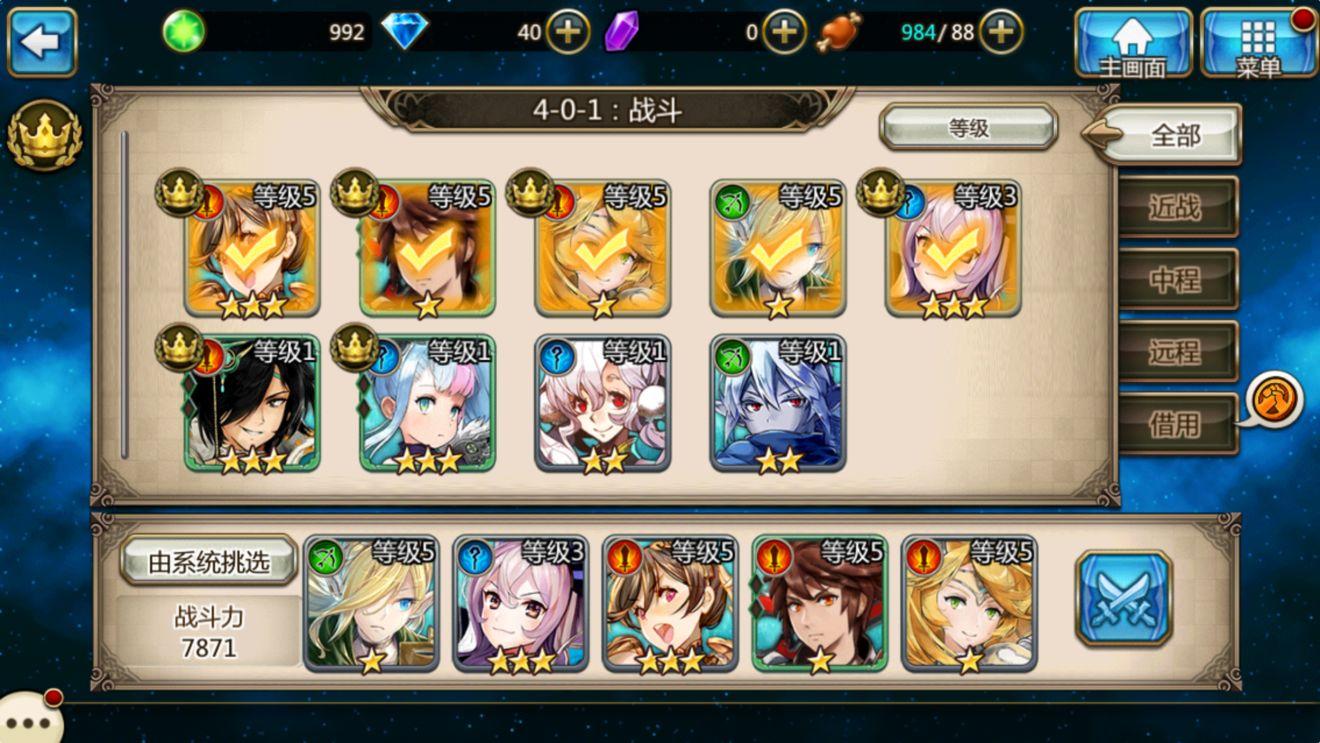The width and height of the screenshot is (1320, 743).
Task: Select the black-haired level 1 hero
Action: click(x=252, y=405)
